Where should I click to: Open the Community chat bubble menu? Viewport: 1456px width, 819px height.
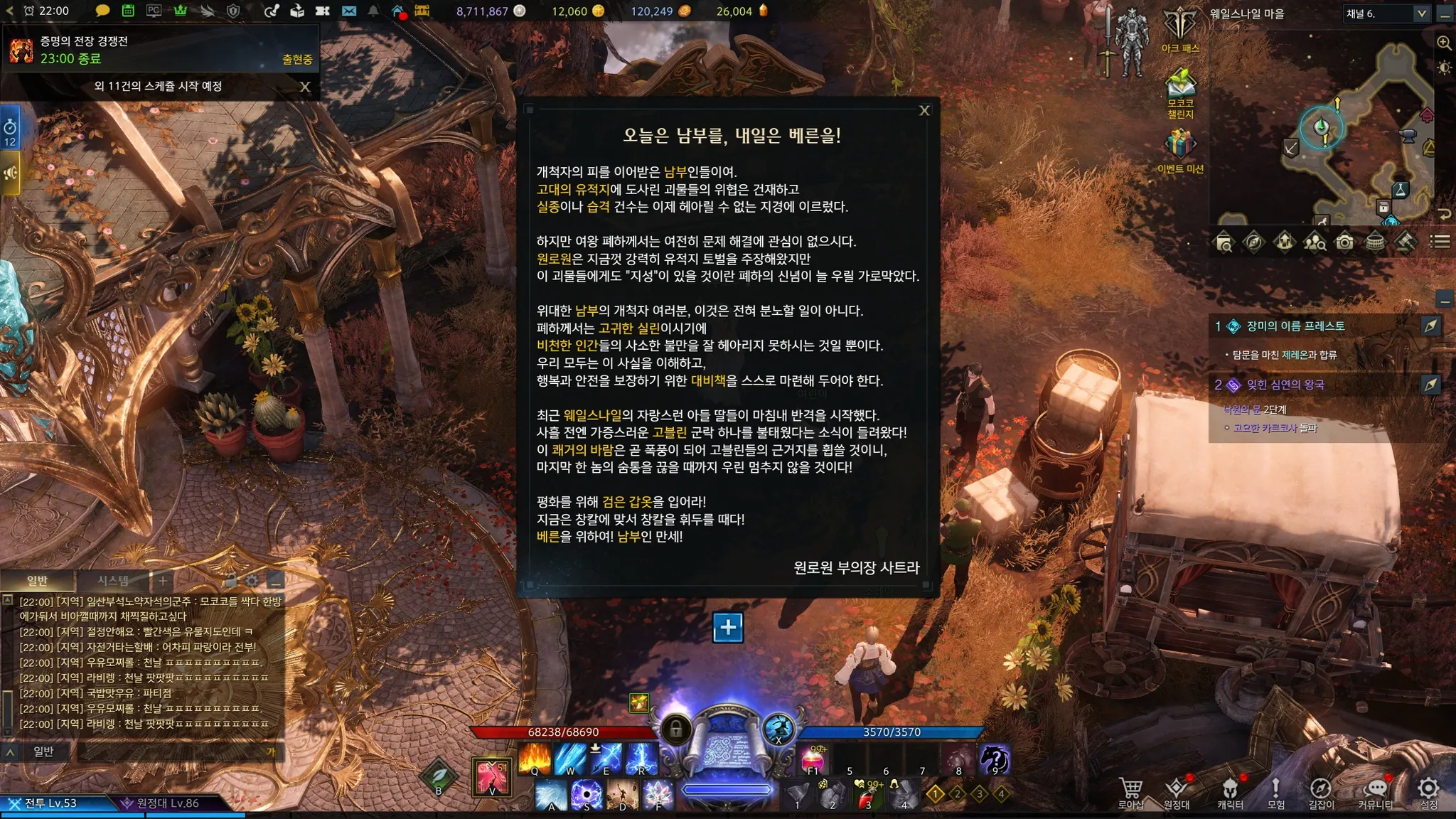tap(1376, 792)
